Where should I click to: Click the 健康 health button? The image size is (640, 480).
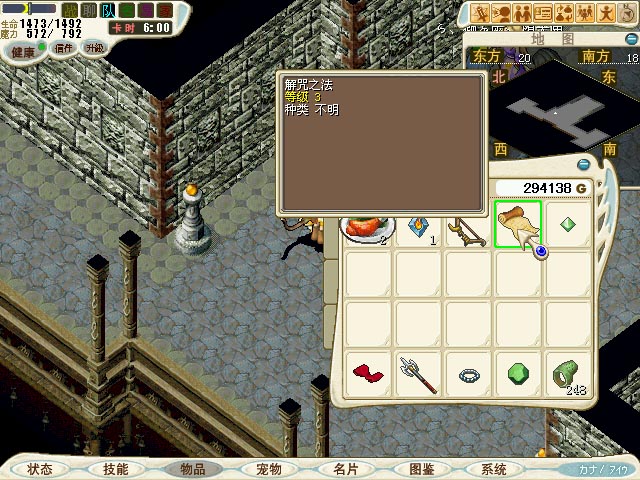pyautogui.click(x=22, y=50)
